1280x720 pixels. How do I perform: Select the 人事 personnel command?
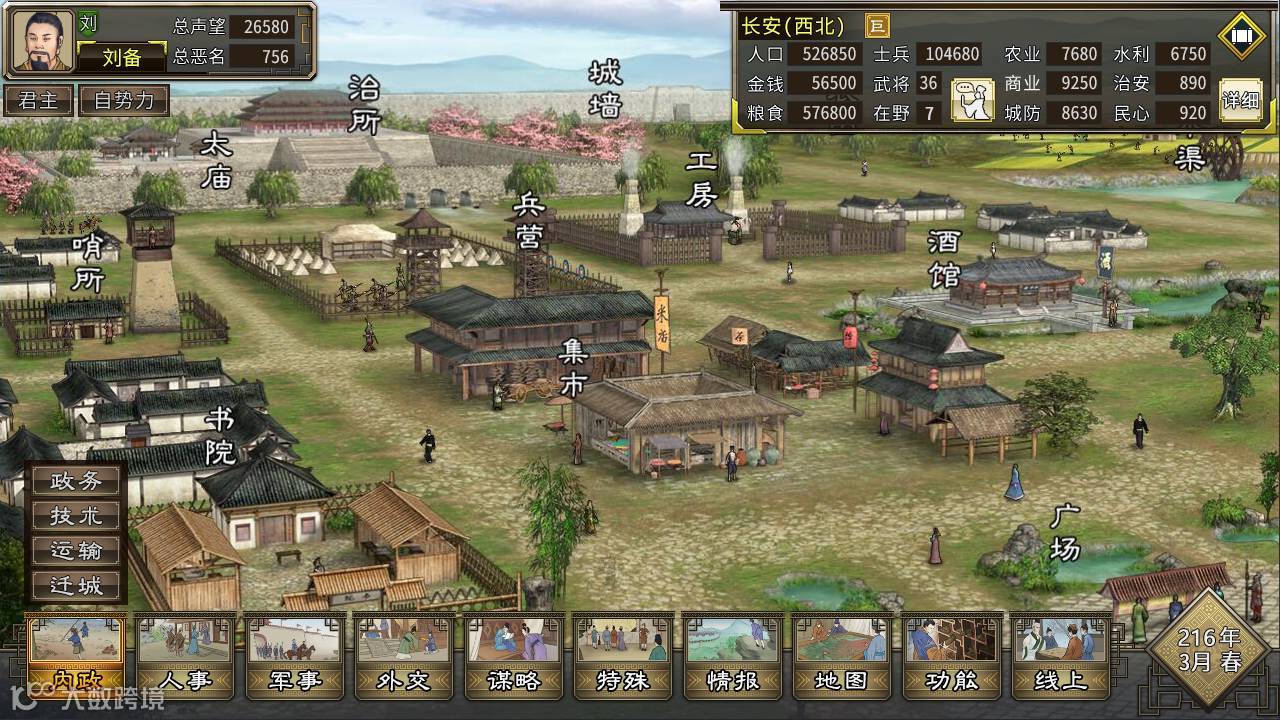pyautogui.click(x=185, y=655)
